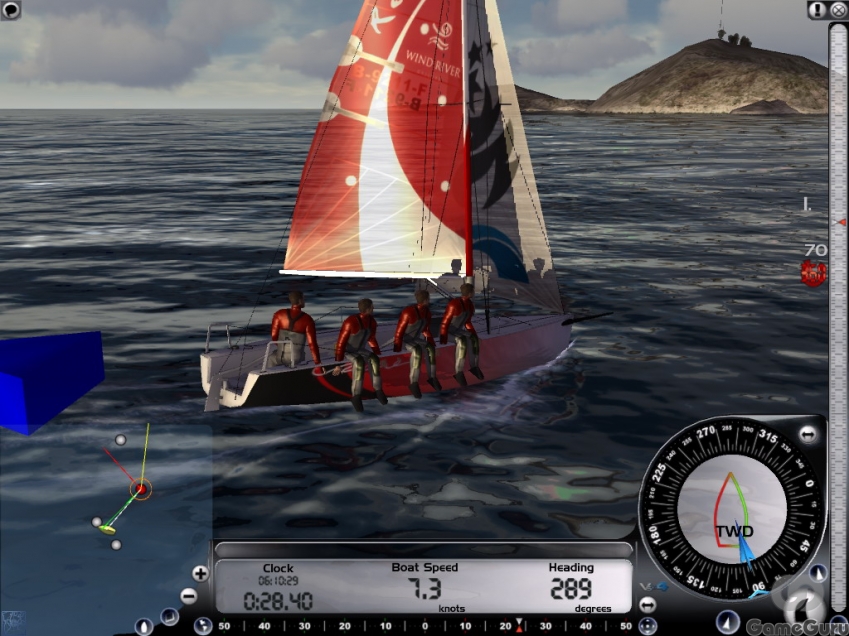Click the round arrow button below the compass
This screenshot has width=849, height=636.
[x=728, y=621]
